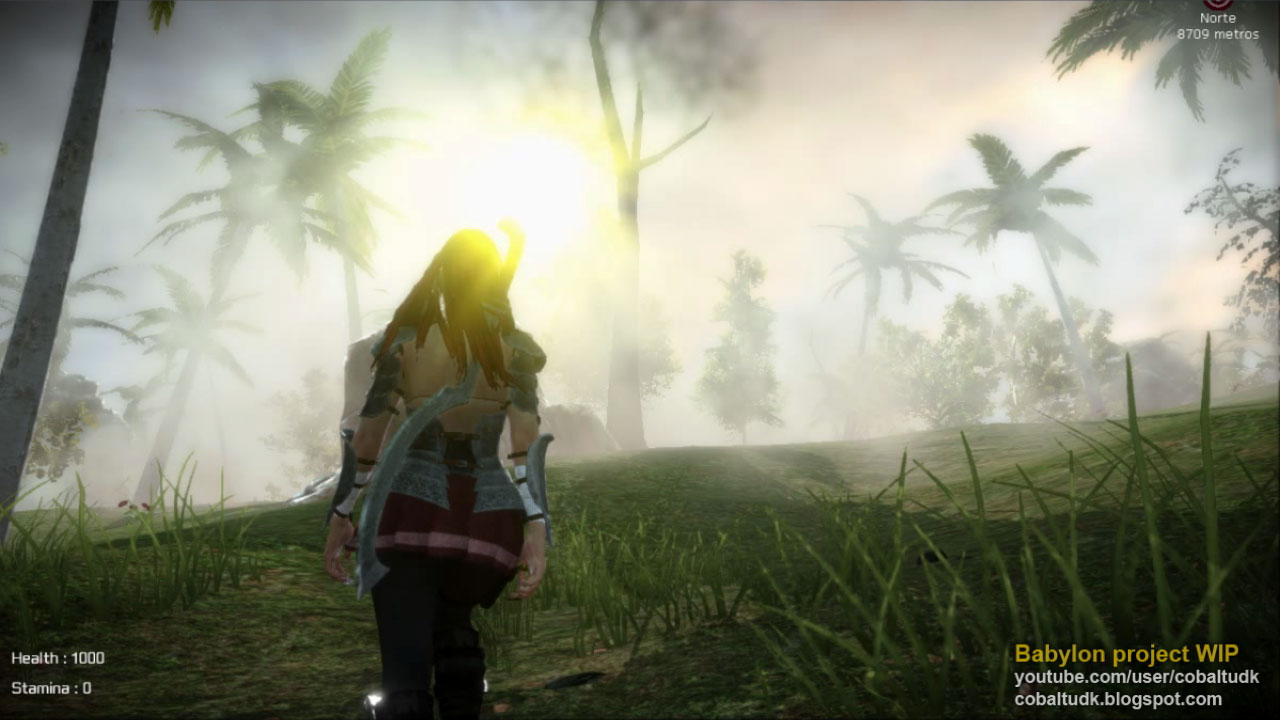Click the red Norte waypoint marker
The width and height of the screenshot is (1280, 720).
click(x=1217, y=4)
